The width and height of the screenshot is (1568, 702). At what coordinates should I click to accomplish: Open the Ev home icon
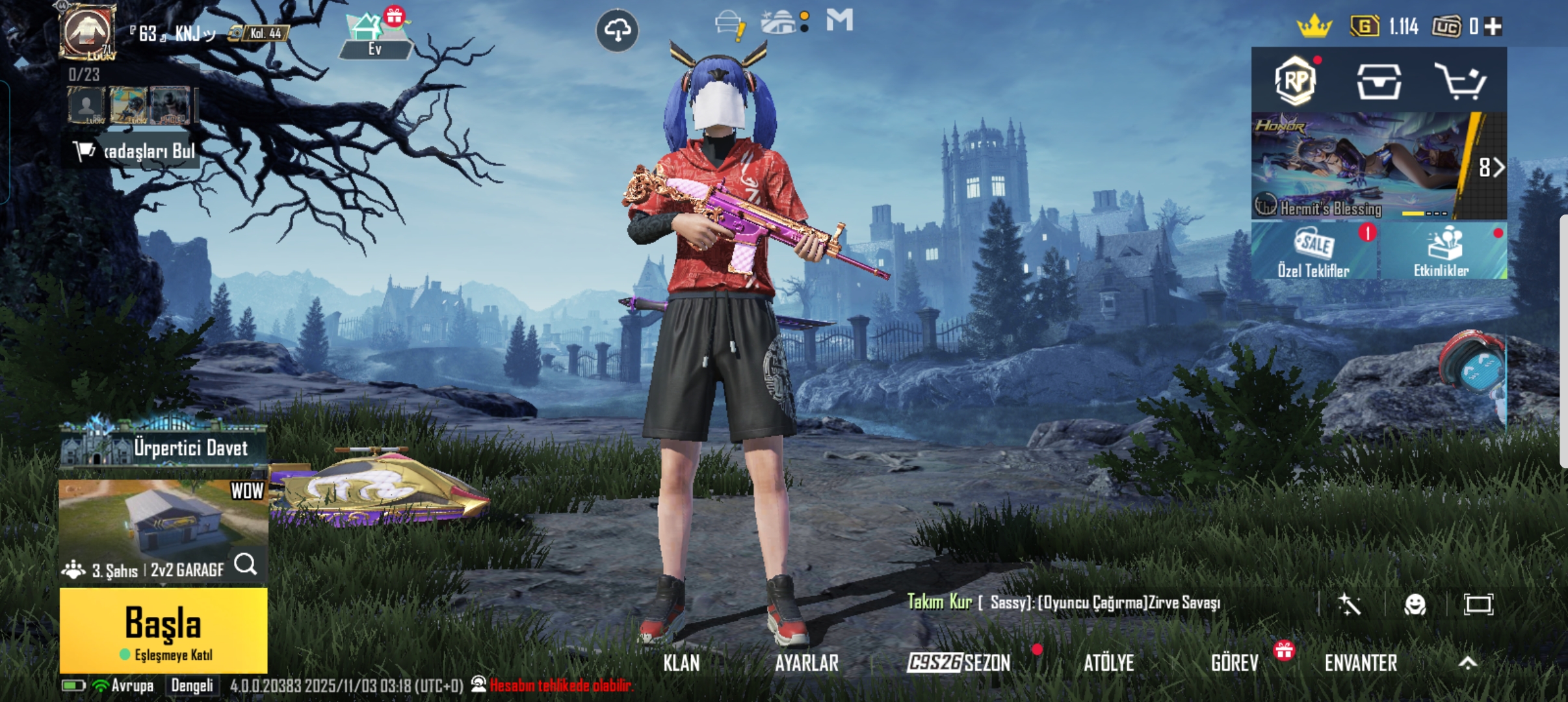[x=372, y=34]
